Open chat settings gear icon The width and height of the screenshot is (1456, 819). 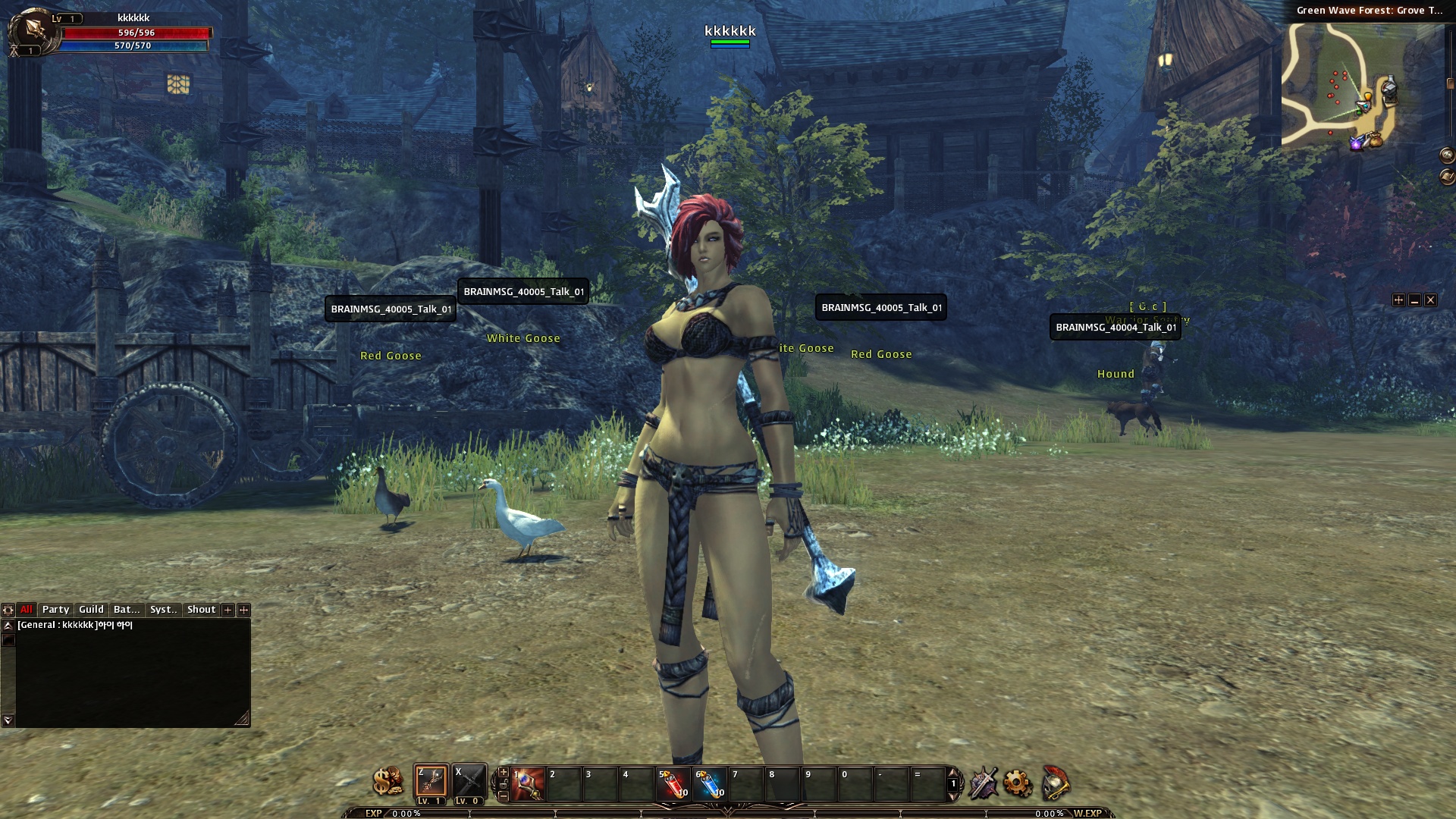8,610
